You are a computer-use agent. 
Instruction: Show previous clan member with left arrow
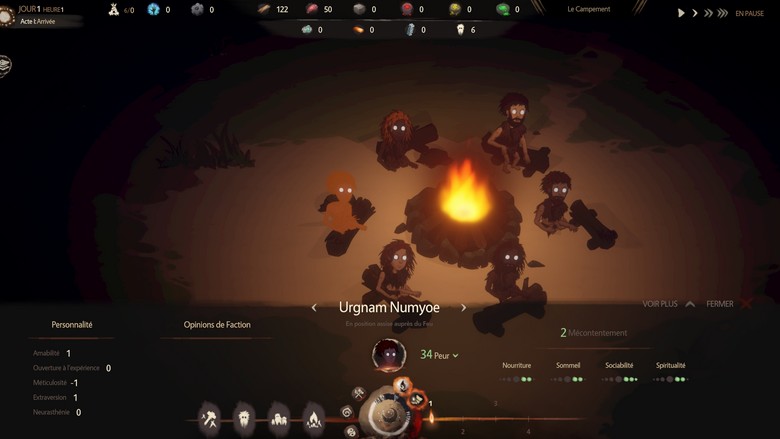point(315,308)
